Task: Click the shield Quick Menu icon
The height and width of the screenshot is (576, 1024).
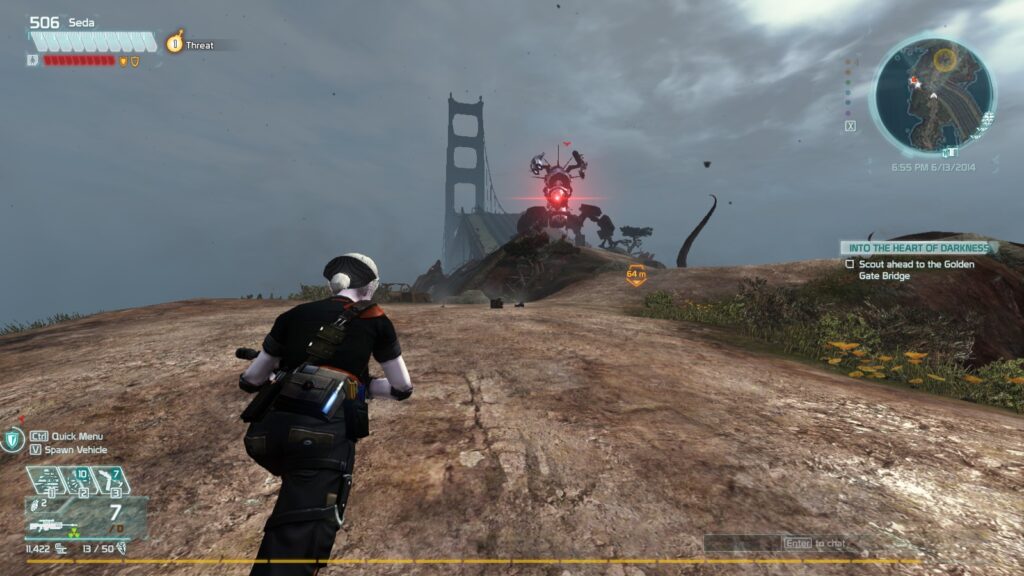Action: tap(12, 440)
